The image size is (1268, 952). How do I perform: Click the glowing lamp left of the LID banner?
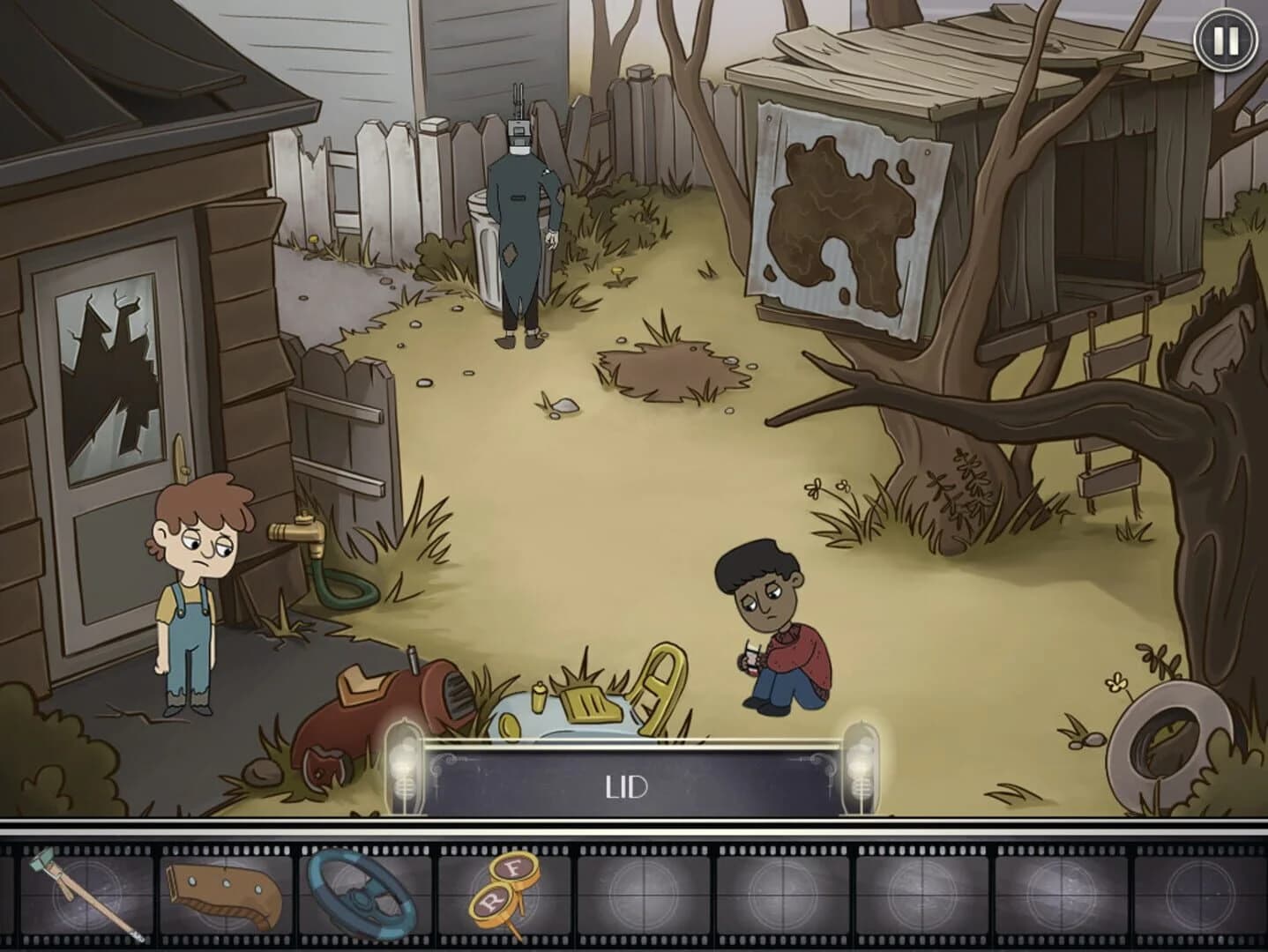pyautogui.click(x=407, y=767)
